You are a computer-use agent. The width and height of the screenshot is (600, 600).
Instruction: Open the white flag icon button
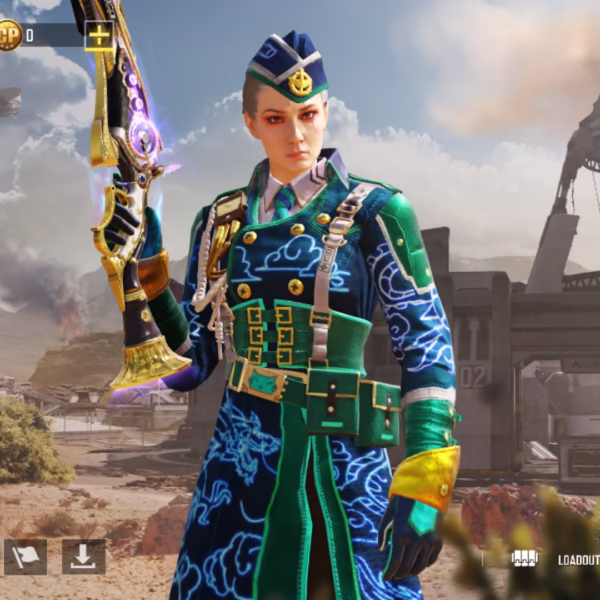pos(25,556)
